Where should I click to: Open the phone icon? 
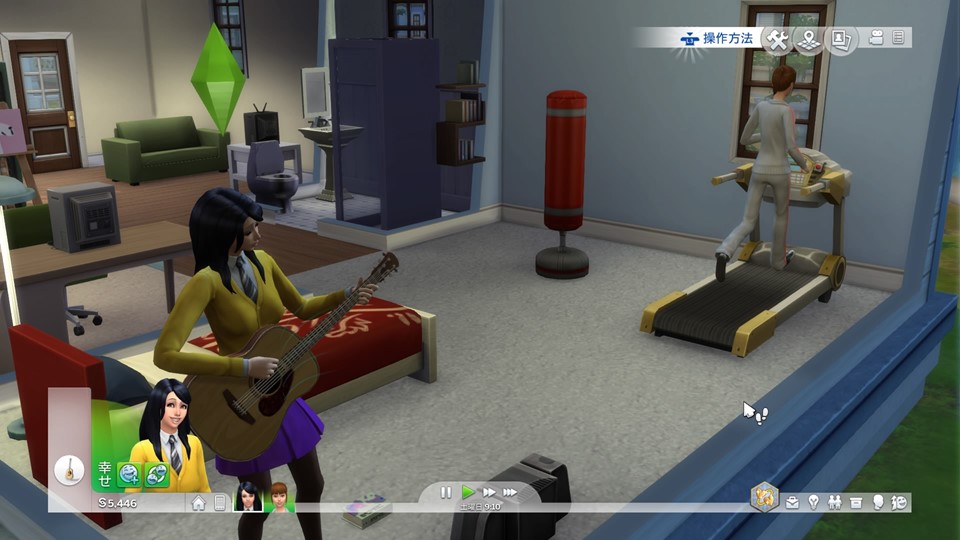coord(220,502)
